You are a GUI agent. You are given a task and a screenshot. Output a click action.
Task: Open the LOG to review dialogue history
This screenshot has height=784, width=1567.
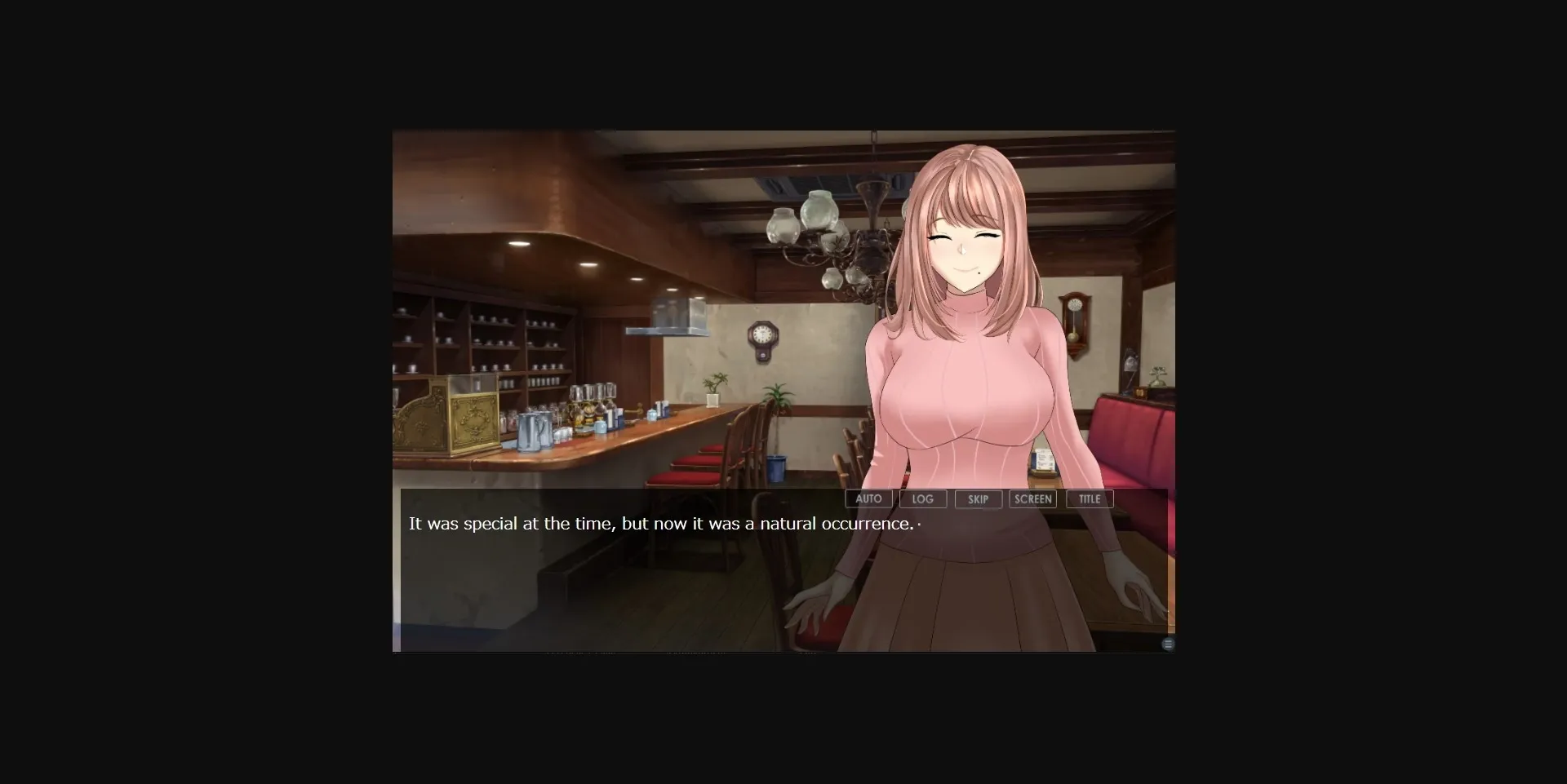point(923,498)
